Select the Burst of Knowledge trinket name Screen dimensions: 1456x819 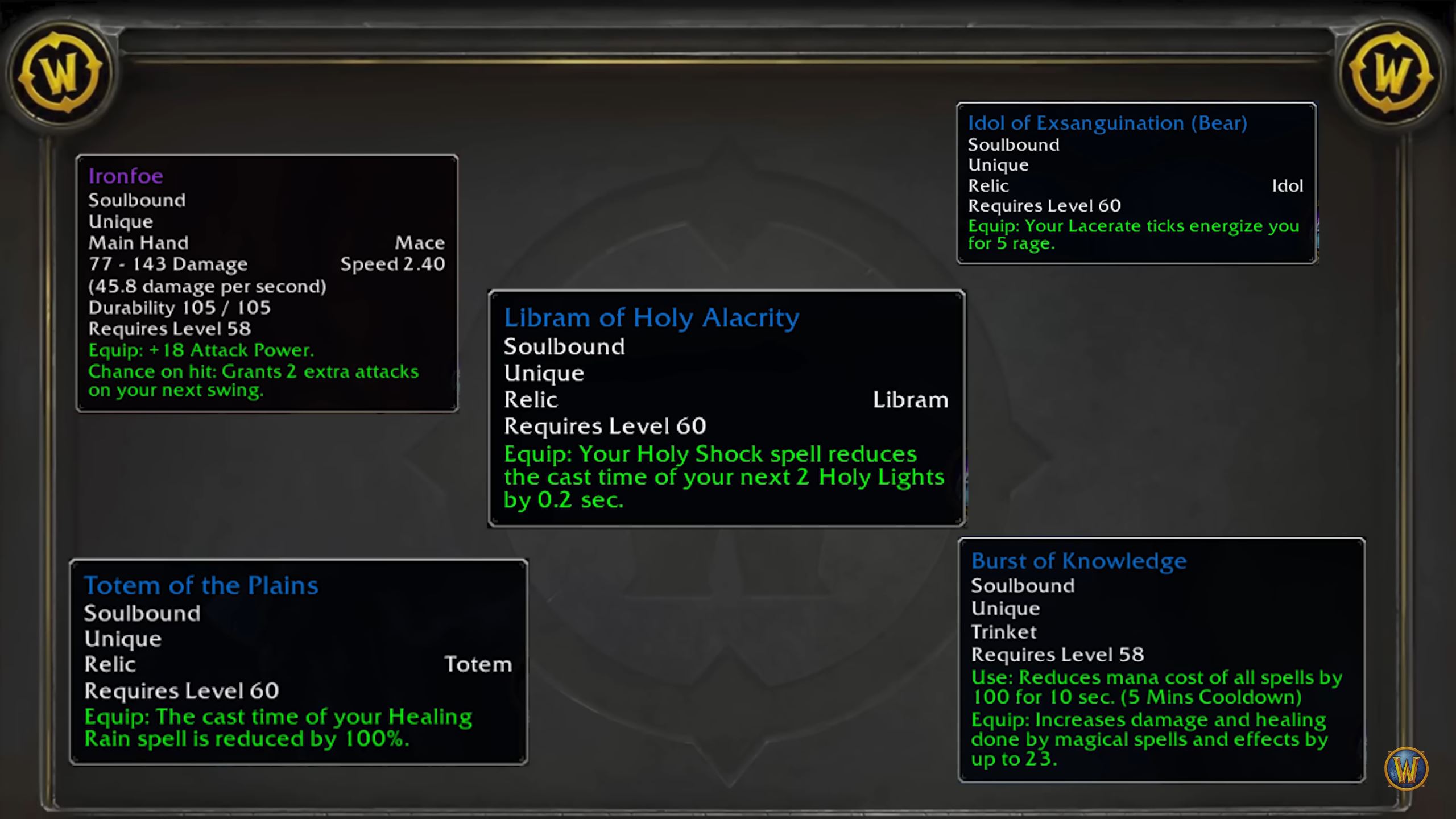click(x=1078, y=560)
